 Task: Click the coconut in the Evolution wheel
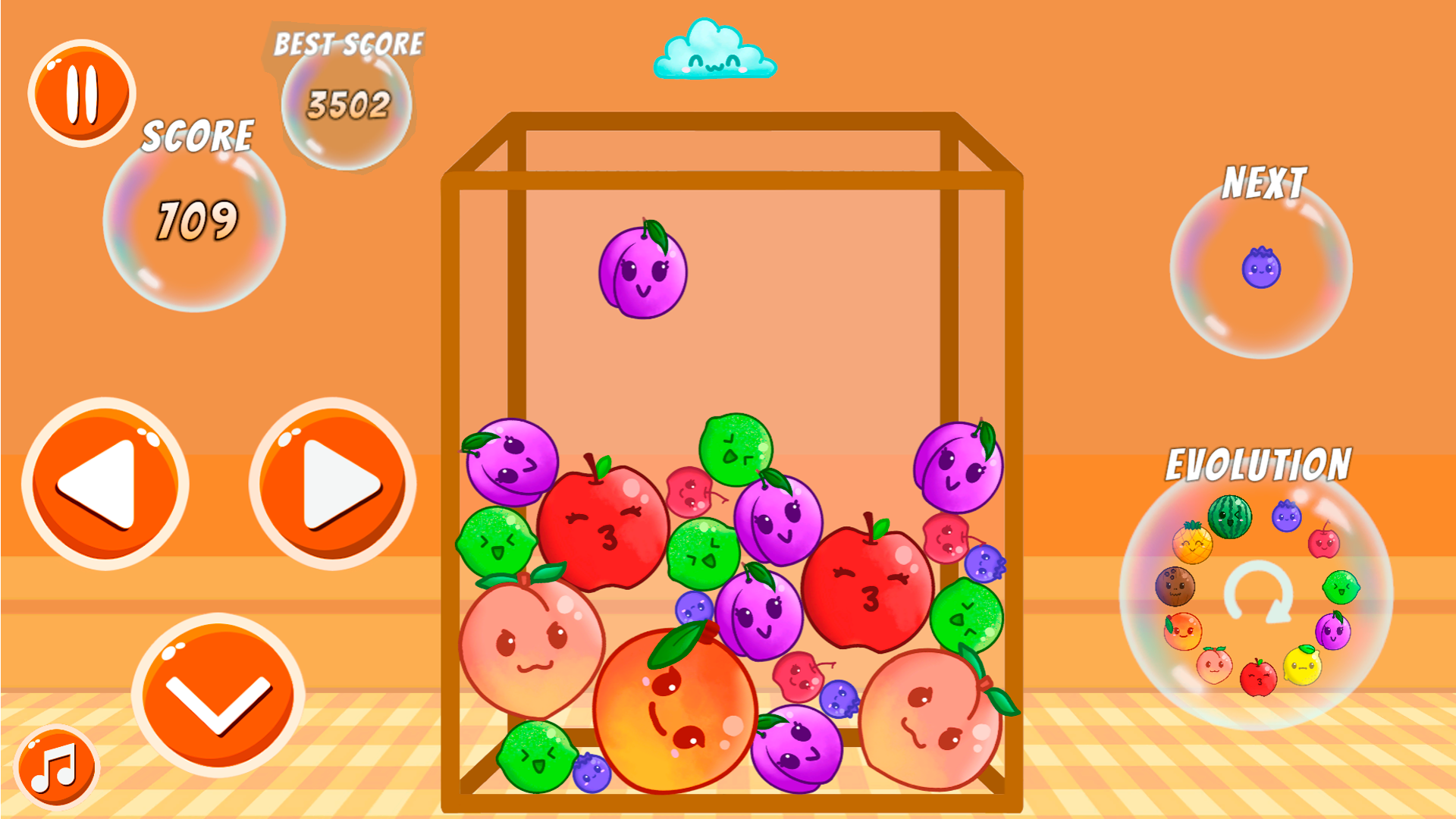[1175, 585]
